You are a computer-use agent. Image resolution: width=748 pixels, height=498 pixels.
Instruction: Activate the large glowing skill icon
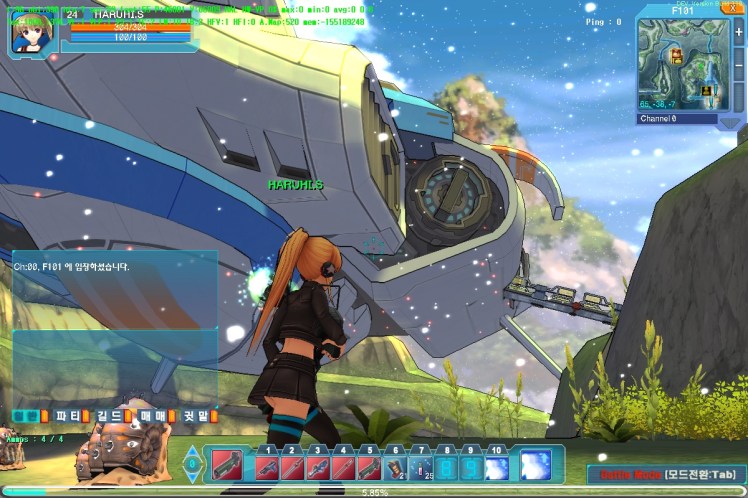coord(535,465)
